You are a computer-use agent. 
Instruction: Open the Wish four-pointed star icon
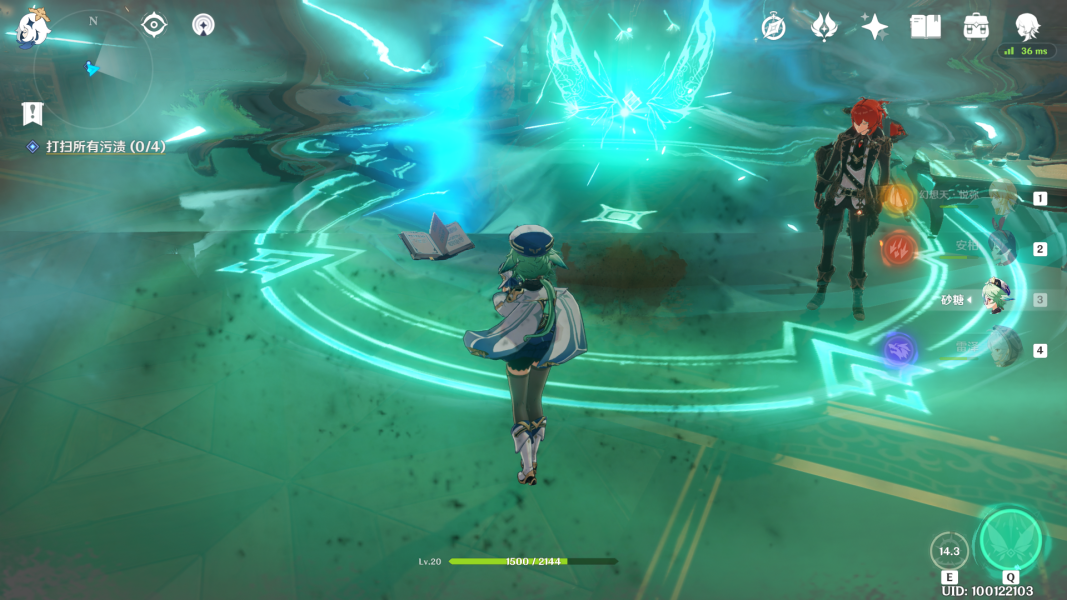click(875, 27)
